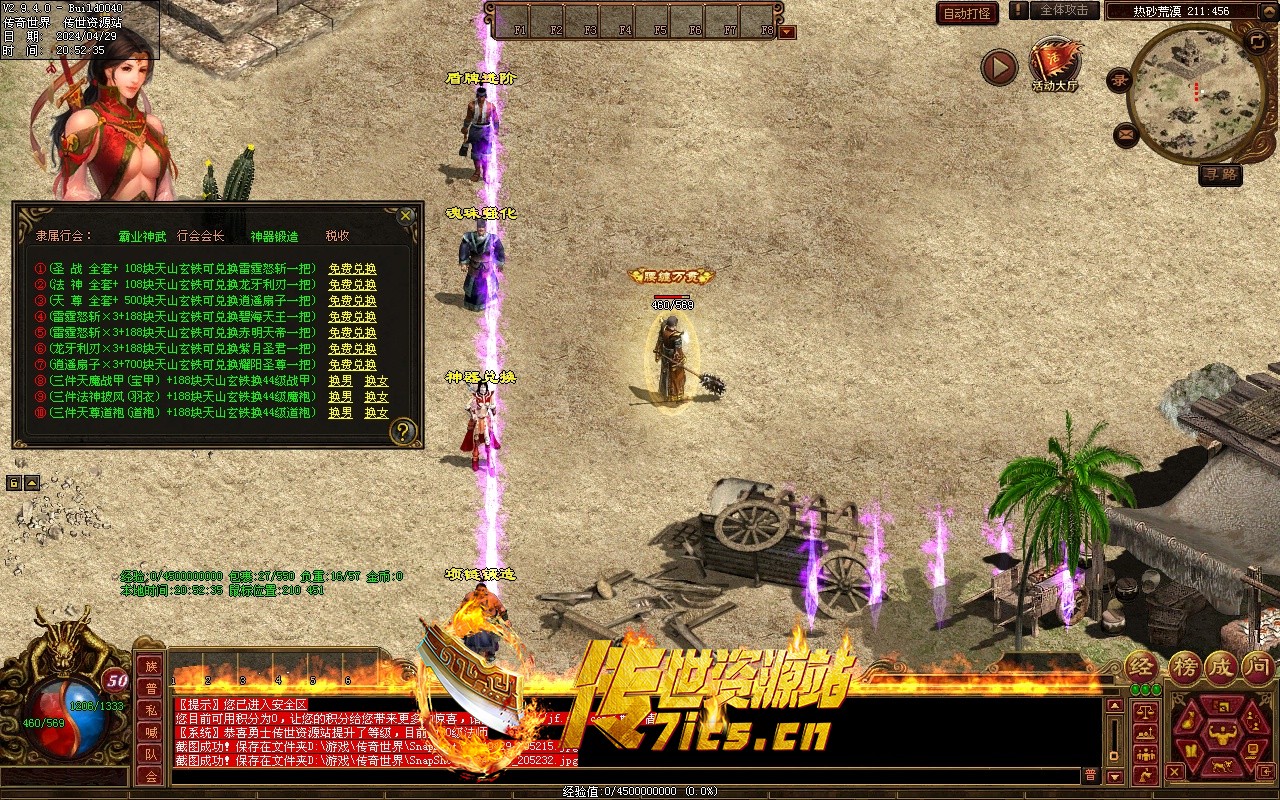Open the 活动大厅 event hall icon

tap(1055, 65)
